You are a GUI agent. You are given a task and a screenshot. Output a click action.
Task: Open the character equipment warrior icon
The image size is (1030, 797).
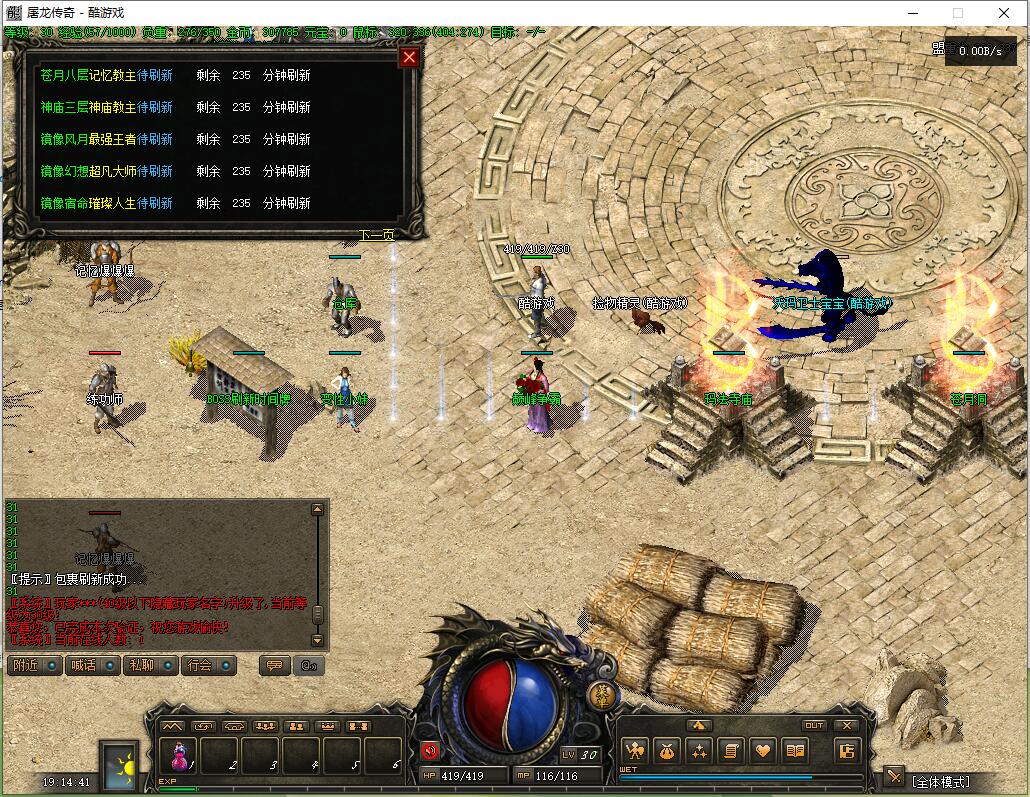pyautogui.click(x=634, y=750)
